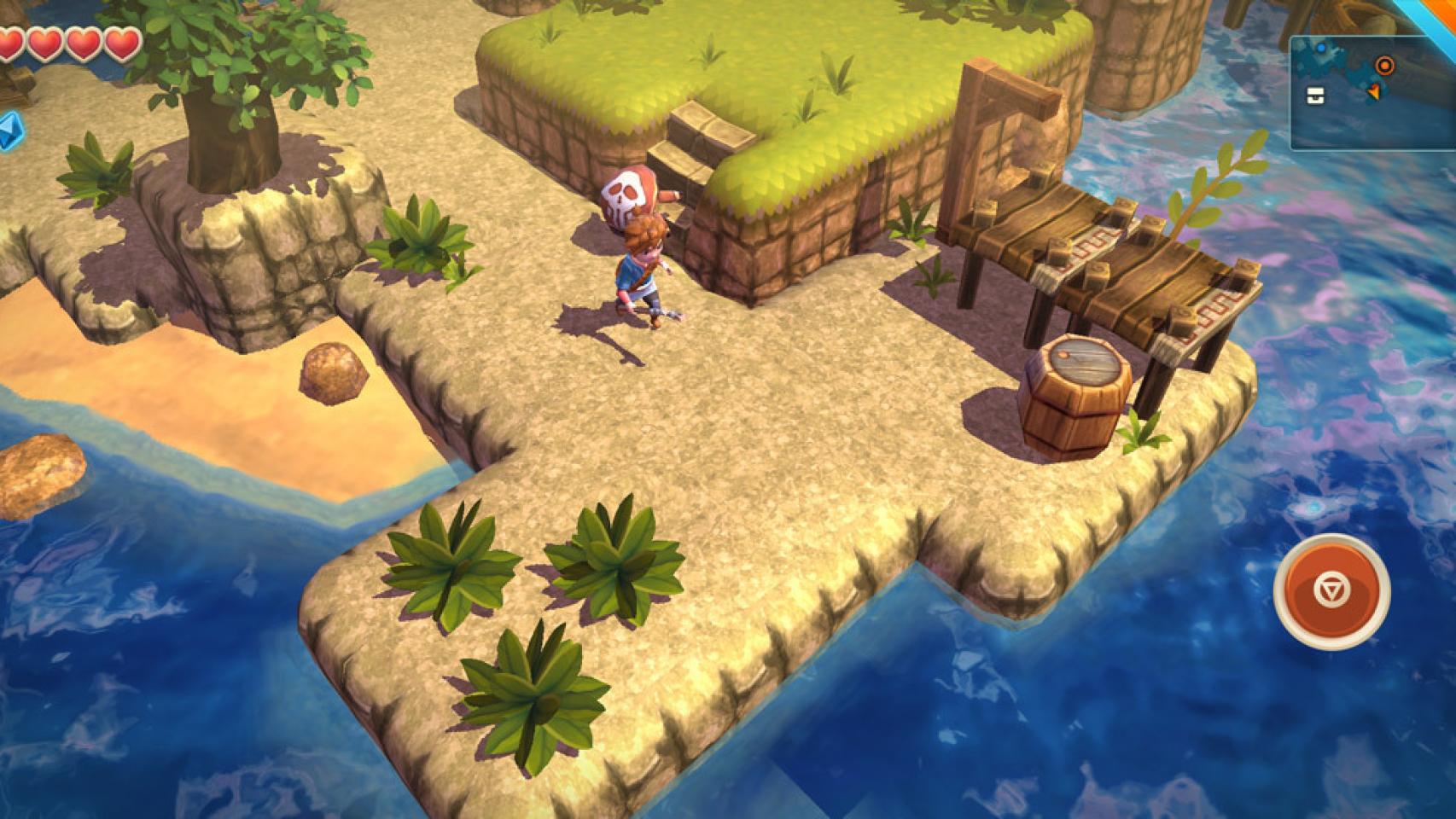This screenshot has height=819, width=1456.
Task: Click the yellow player arrow on the minimap
Action: click(x=1375, y=91)
